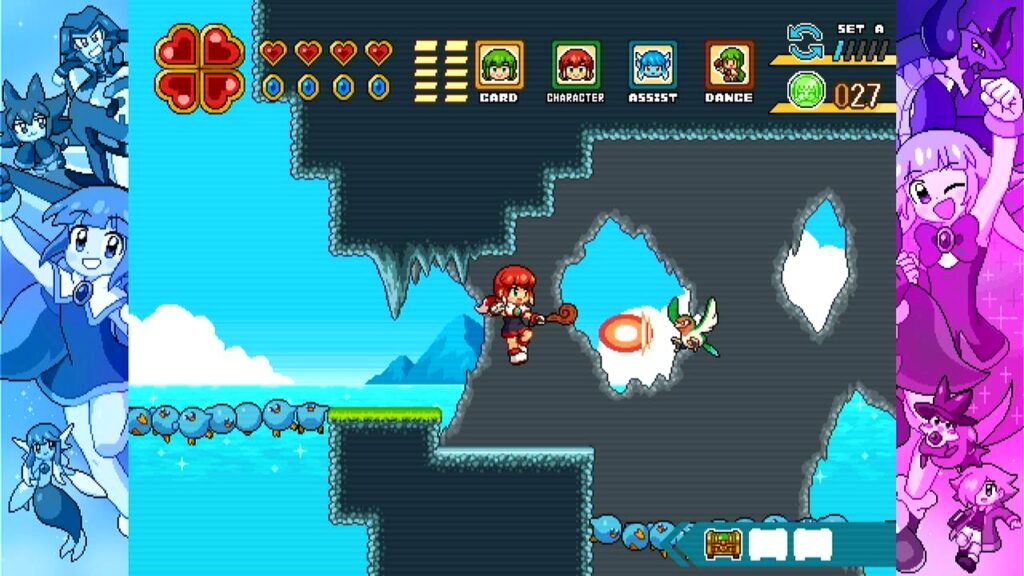Choose the Assist slot with blue-haired girl
Screen dimensions: 1024x576
coord(653,65)
